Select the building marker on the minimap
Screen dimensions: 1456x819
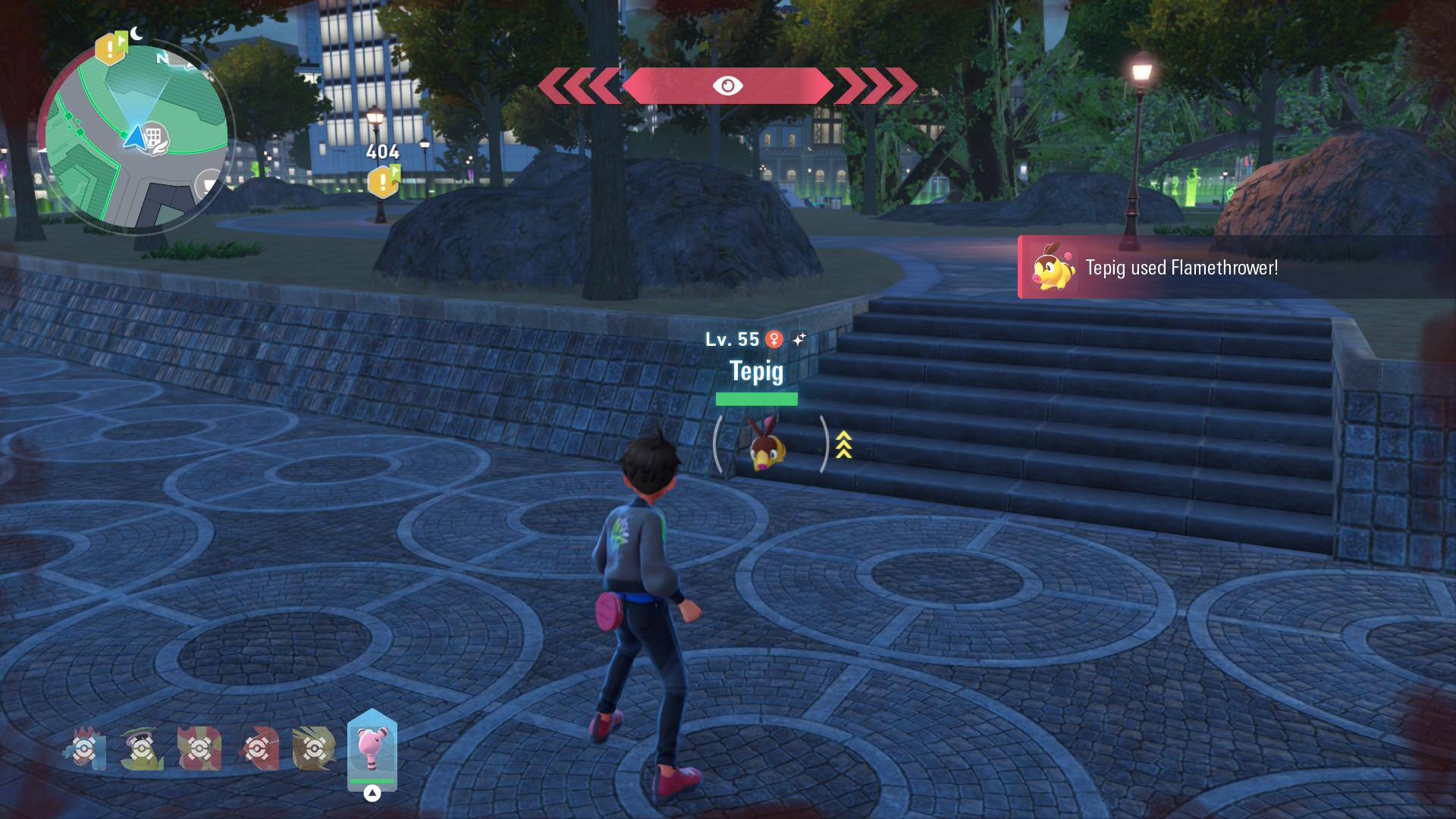(154, 137)
